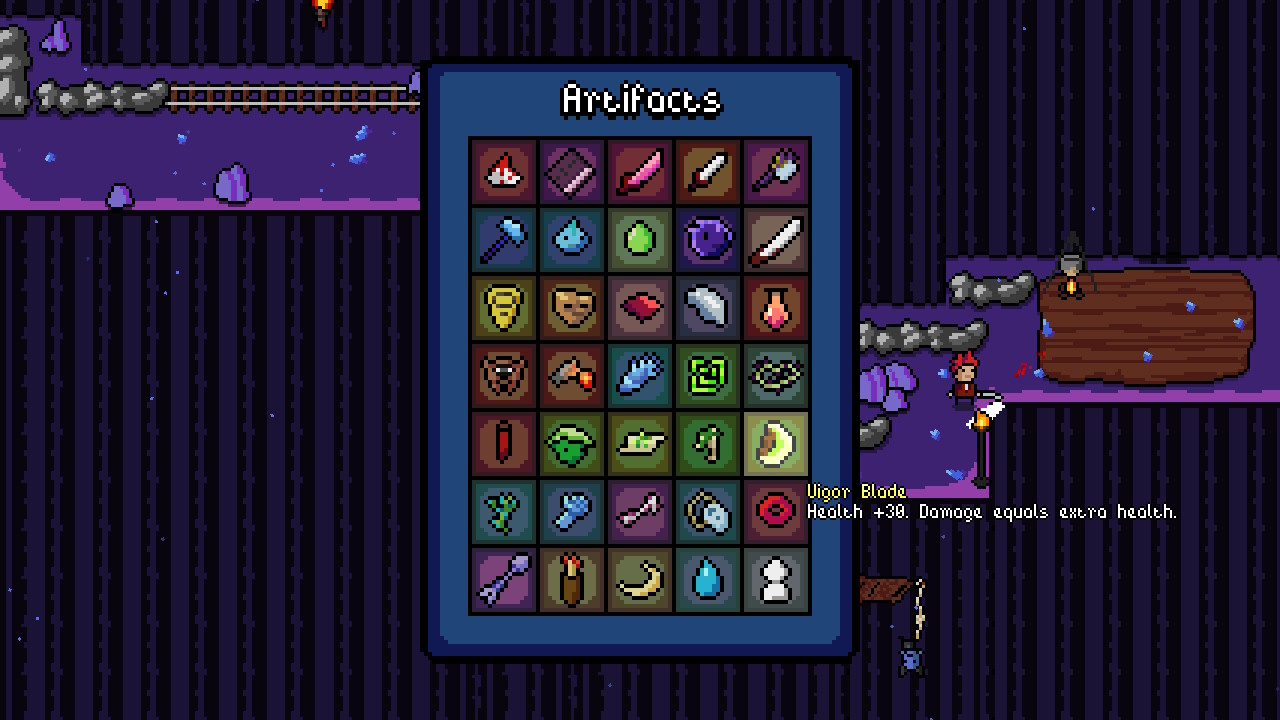Image resolution: width=1280 pixels, height=720 pixels.
Task: Click the player character near the torch
Action: tap(963, 380)
